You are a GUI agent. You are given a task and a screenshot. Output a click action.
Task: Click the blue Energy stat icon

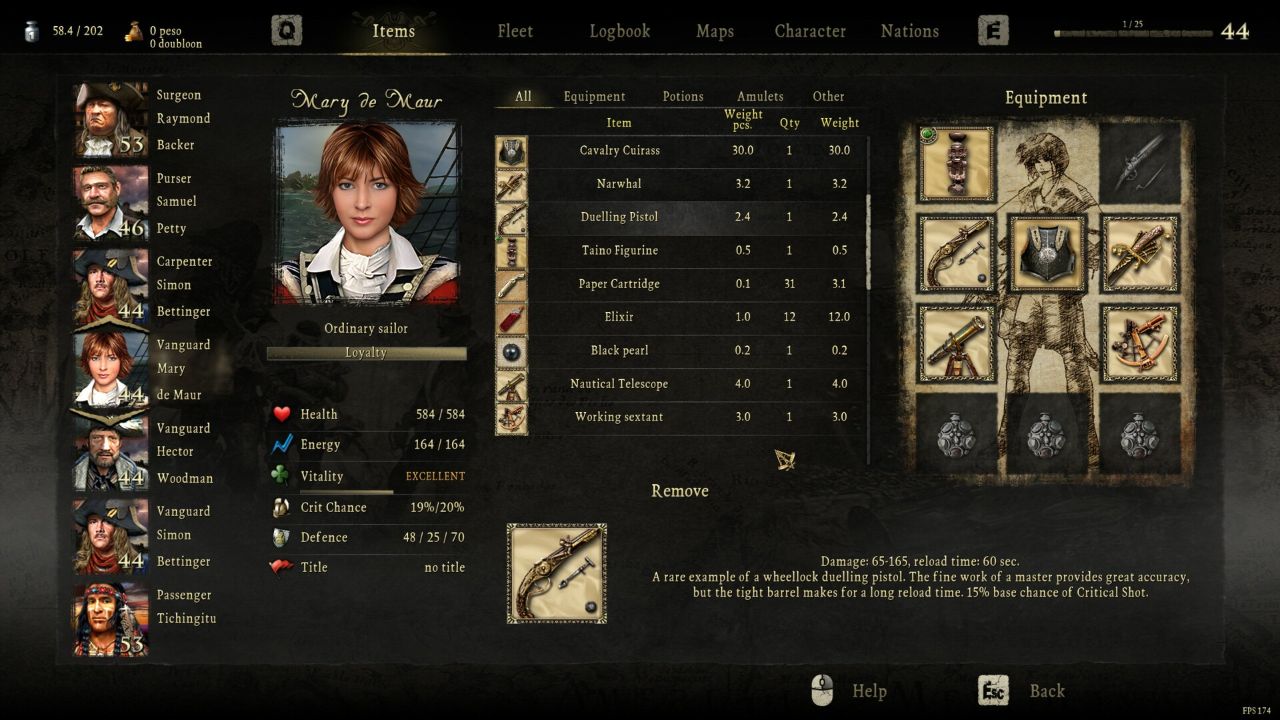coord(284,444)
